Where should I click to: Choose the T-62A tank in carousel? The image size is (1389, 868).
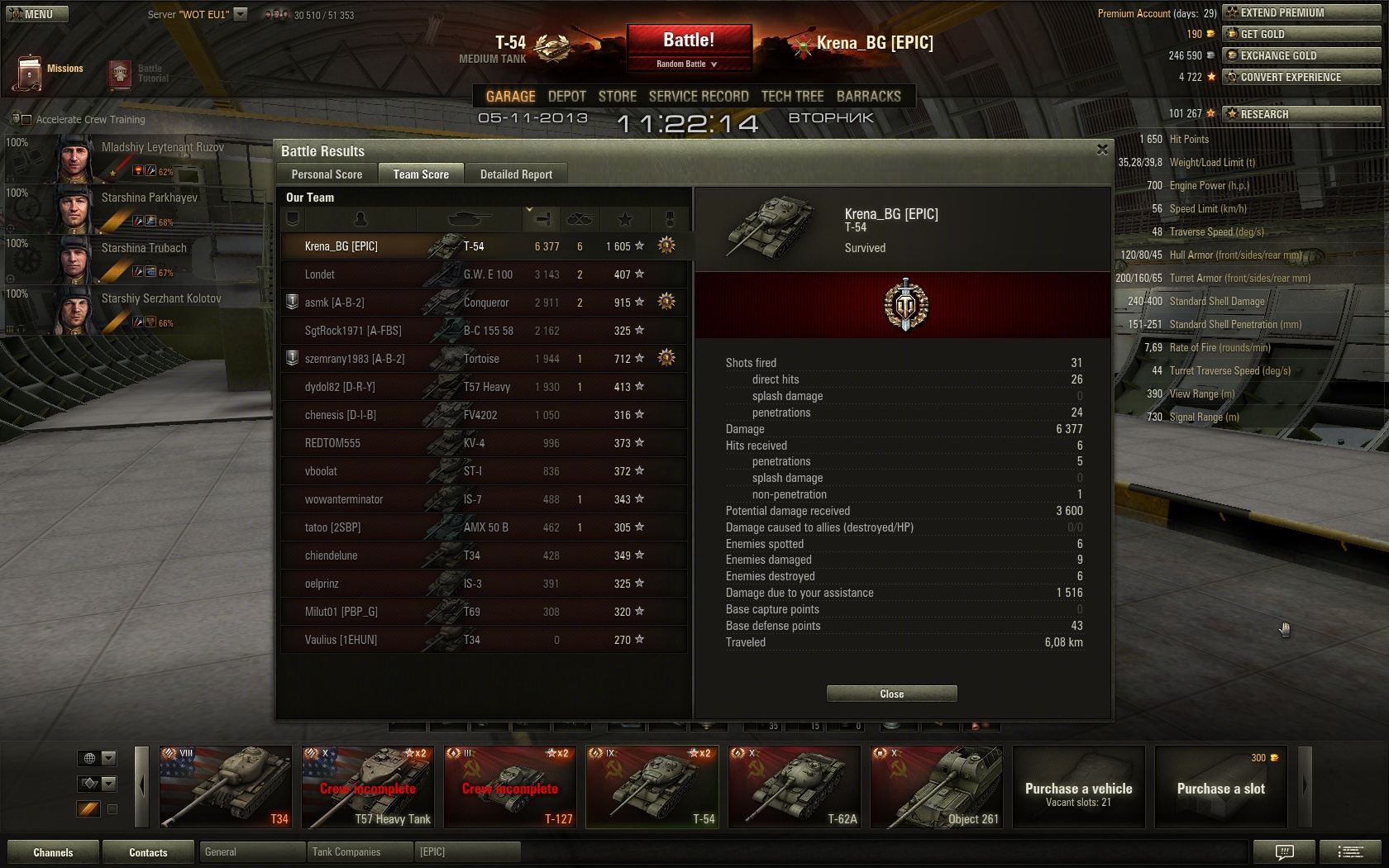click(794, 787)
